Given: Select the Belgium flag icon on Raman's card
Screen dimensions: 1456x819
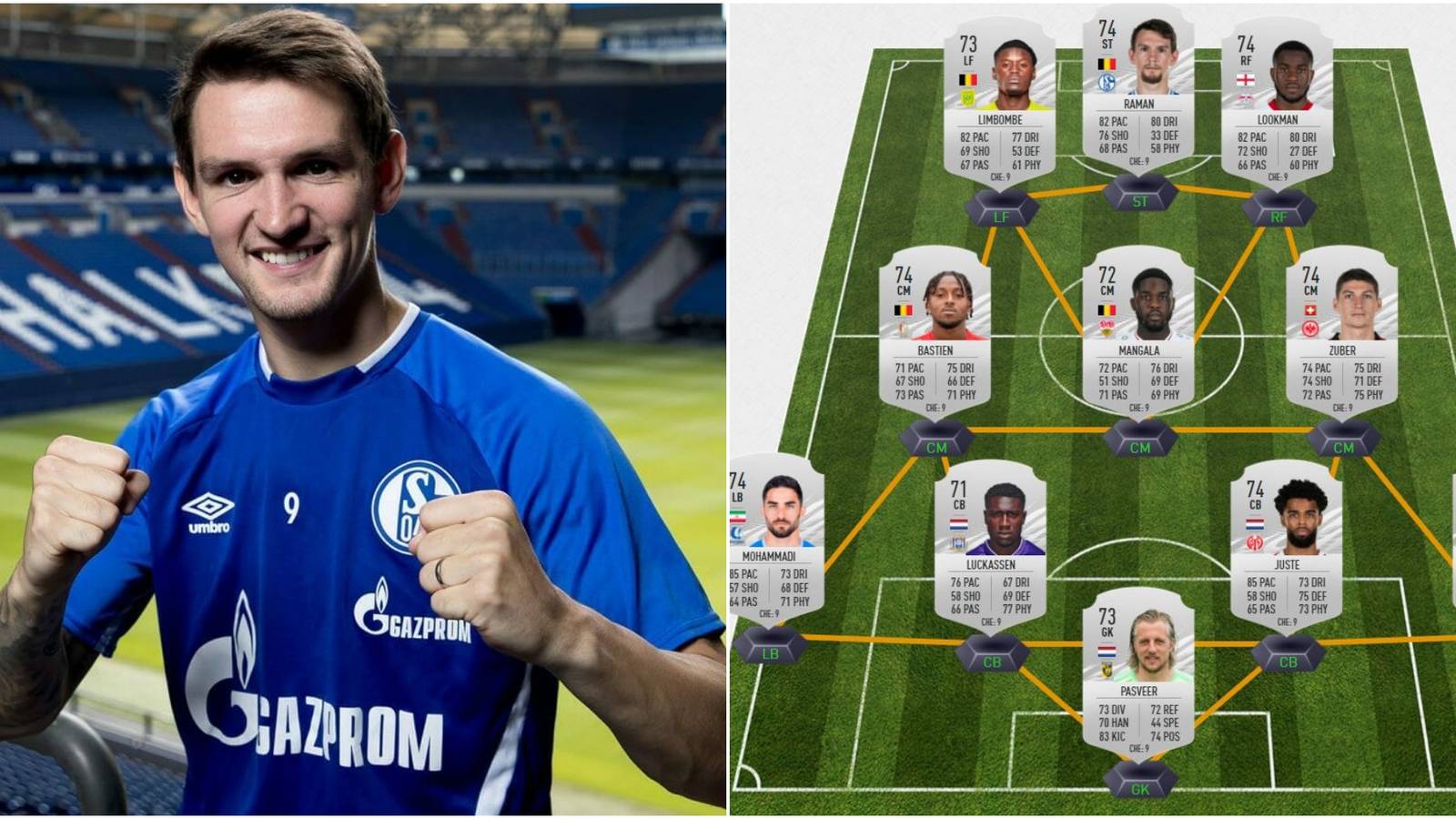Looking at the screenshot, I should [1106, 64].
